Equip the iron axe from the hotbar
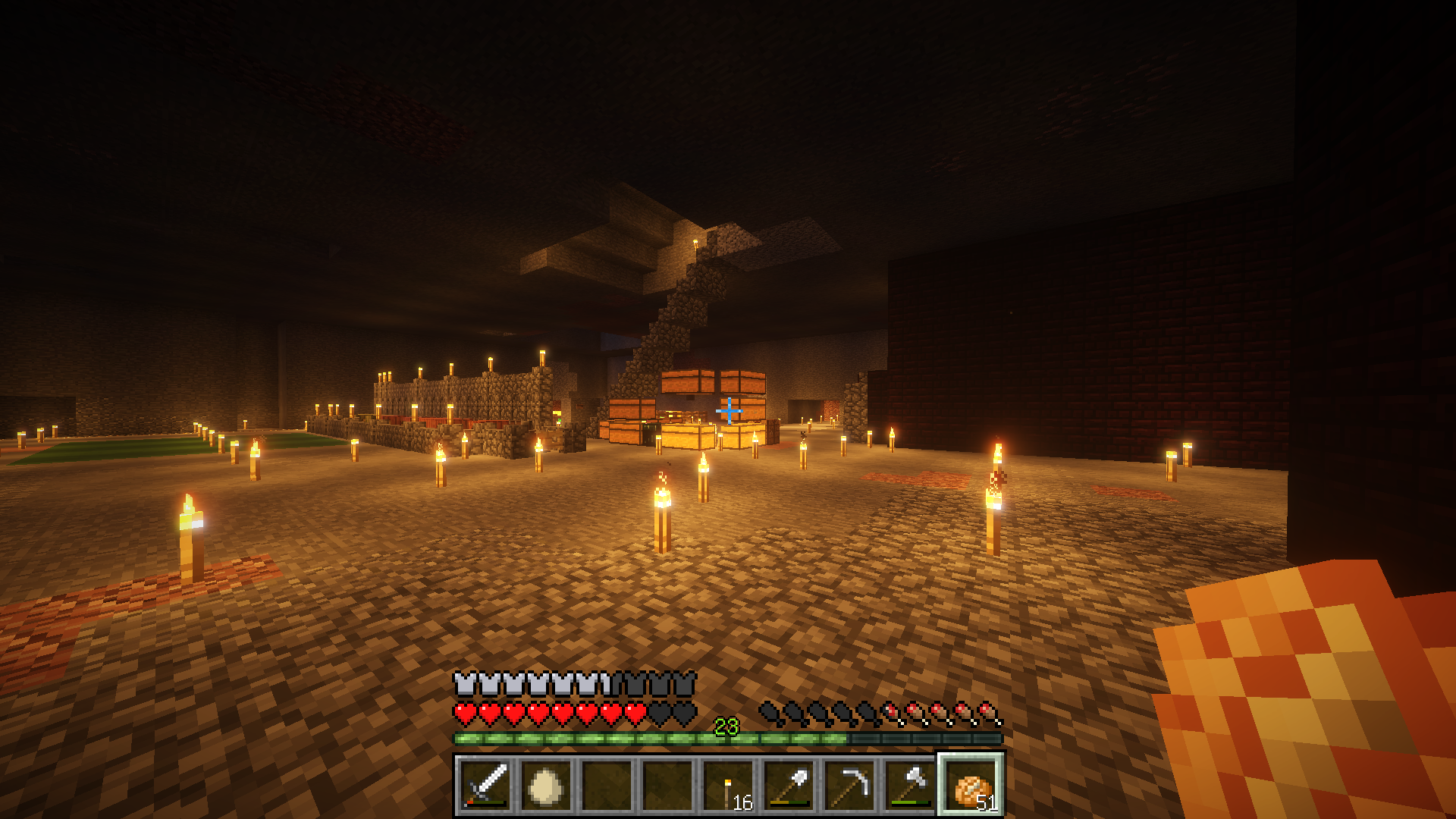Screen dimensions: 1456x819 pyautogui.click(x=910, y=786)
